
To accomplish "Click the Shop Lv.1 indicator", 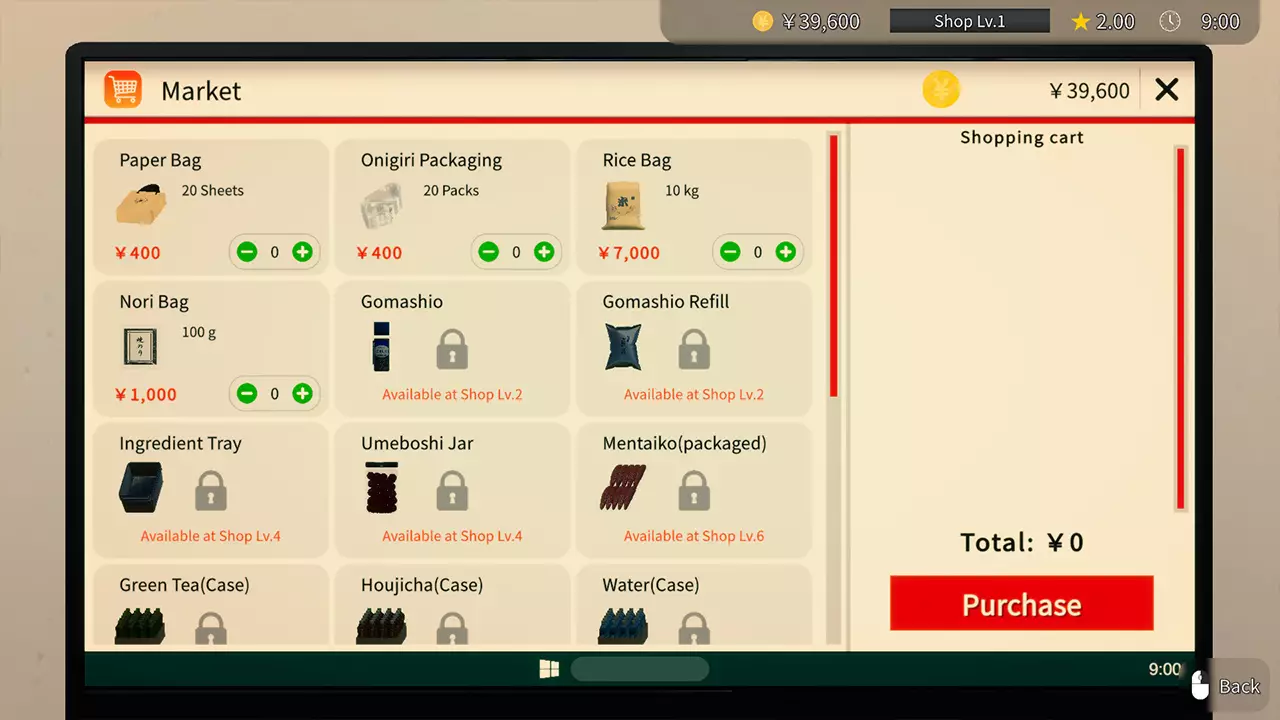I will click(968, 20).
